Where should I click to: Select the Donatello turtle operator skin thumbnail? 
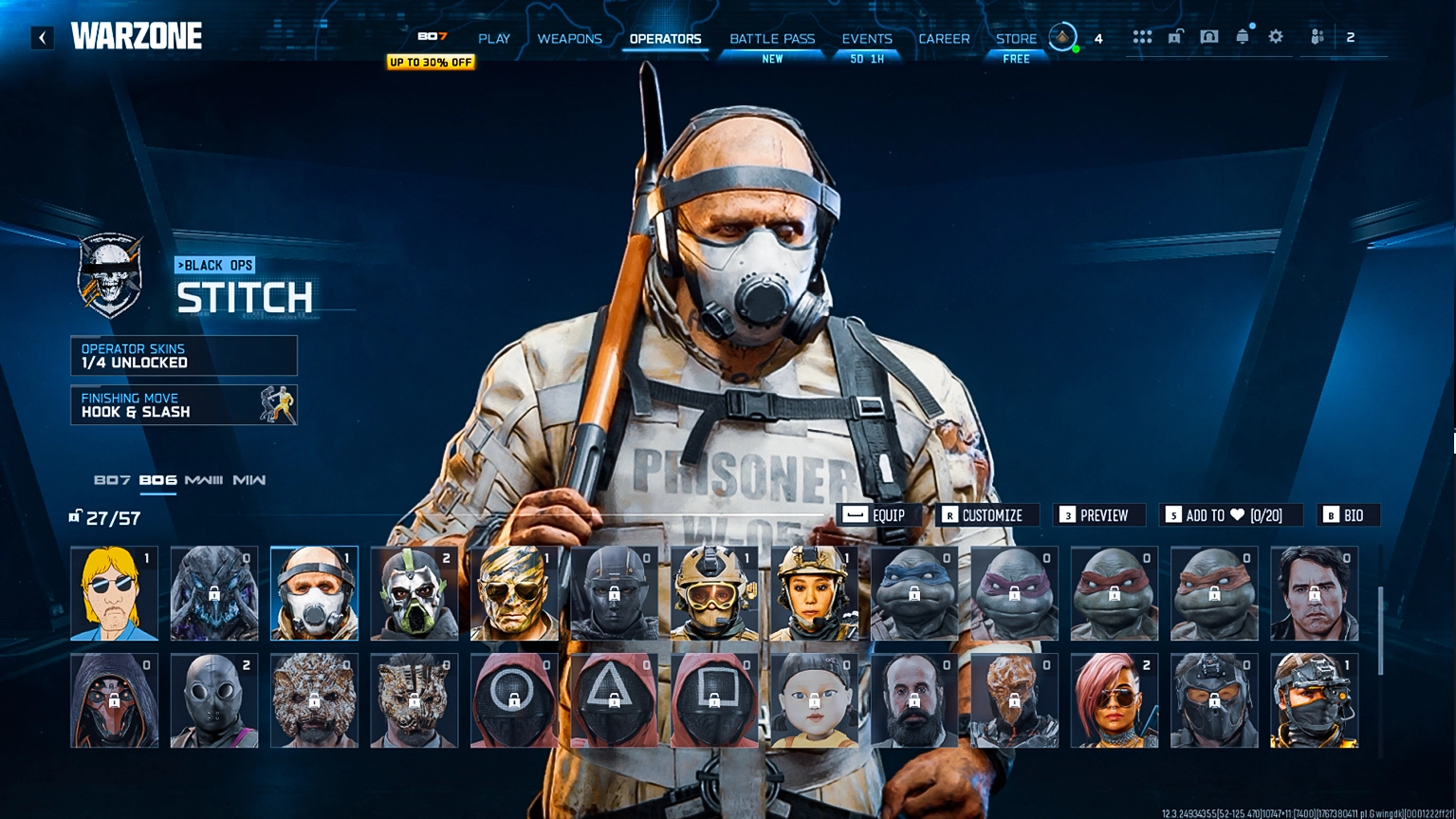[x=1014, y=593]
